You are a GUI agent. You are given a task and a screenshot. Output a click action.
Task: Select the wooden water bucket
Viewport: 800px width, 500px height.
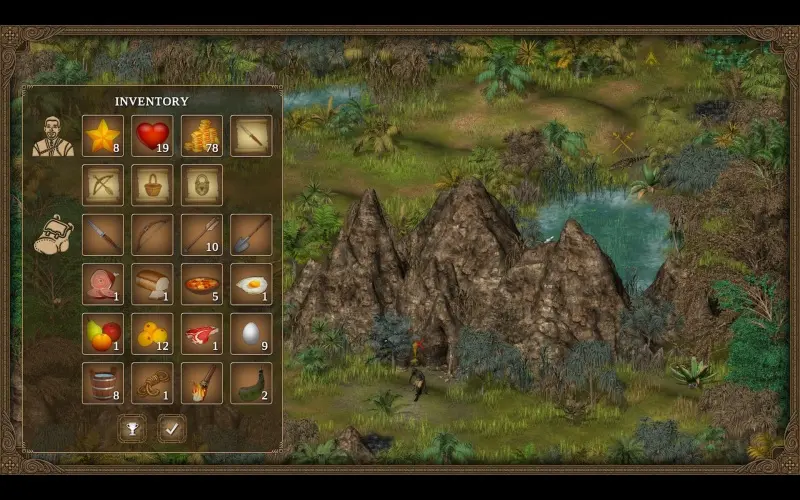pyautogui.click(x=103, y=382)
